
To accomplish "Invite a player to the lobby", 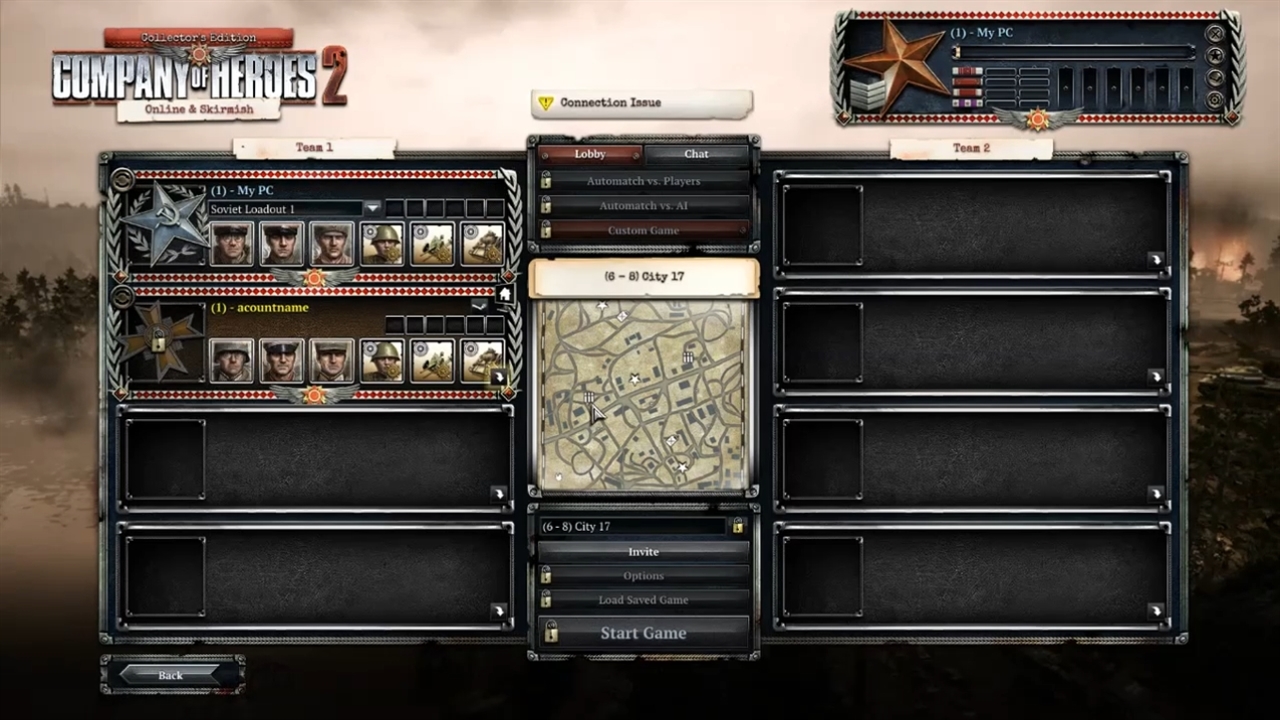I will 643,552.
